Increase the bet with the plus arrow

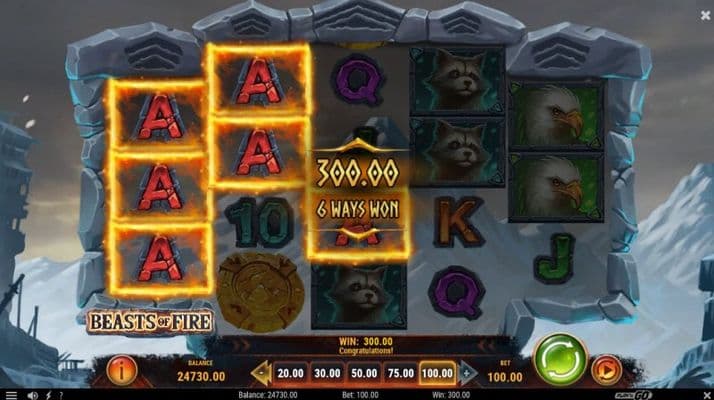click(466, 373)
